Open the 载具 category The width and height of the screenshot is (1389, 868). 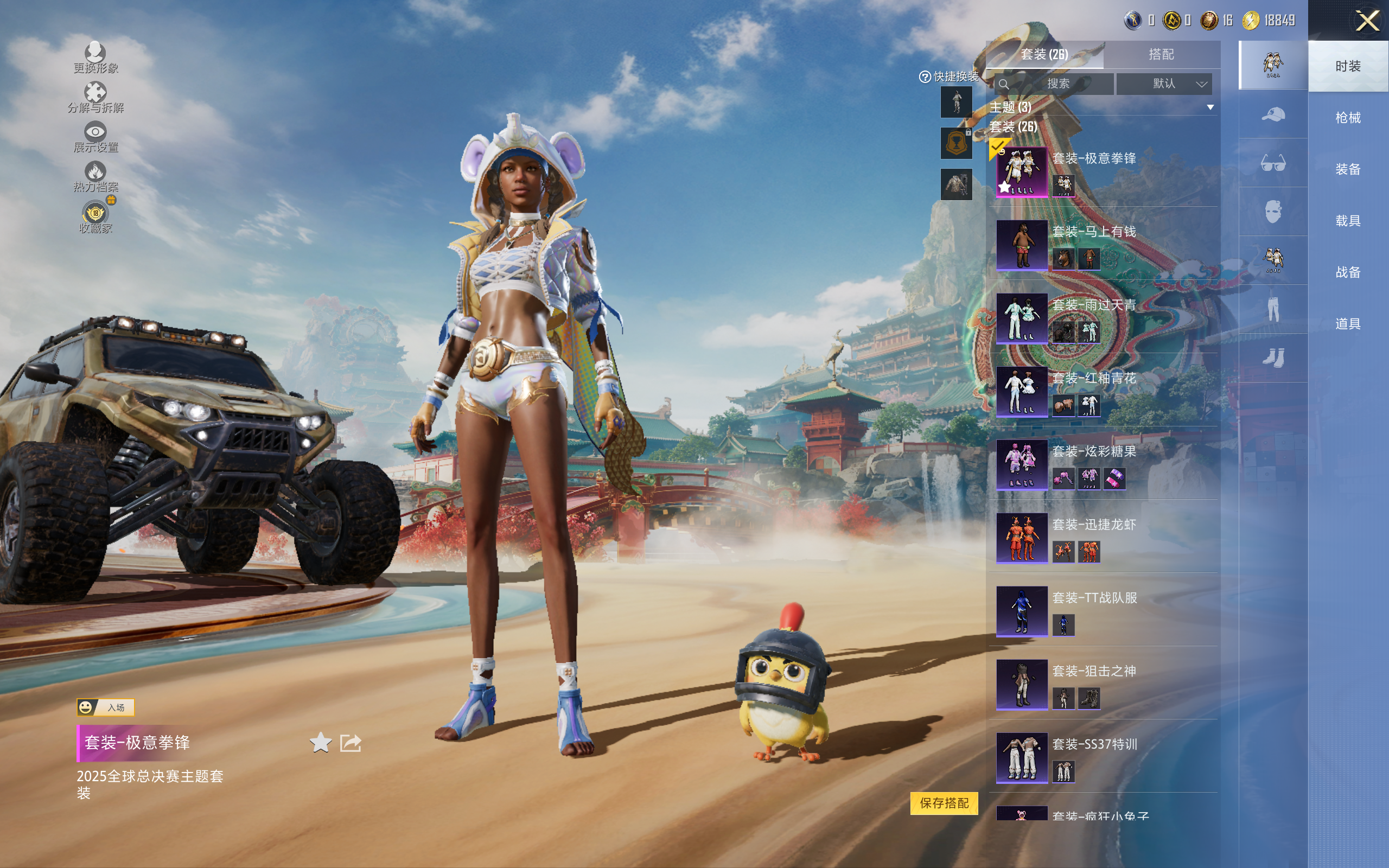click(1347, 220)
